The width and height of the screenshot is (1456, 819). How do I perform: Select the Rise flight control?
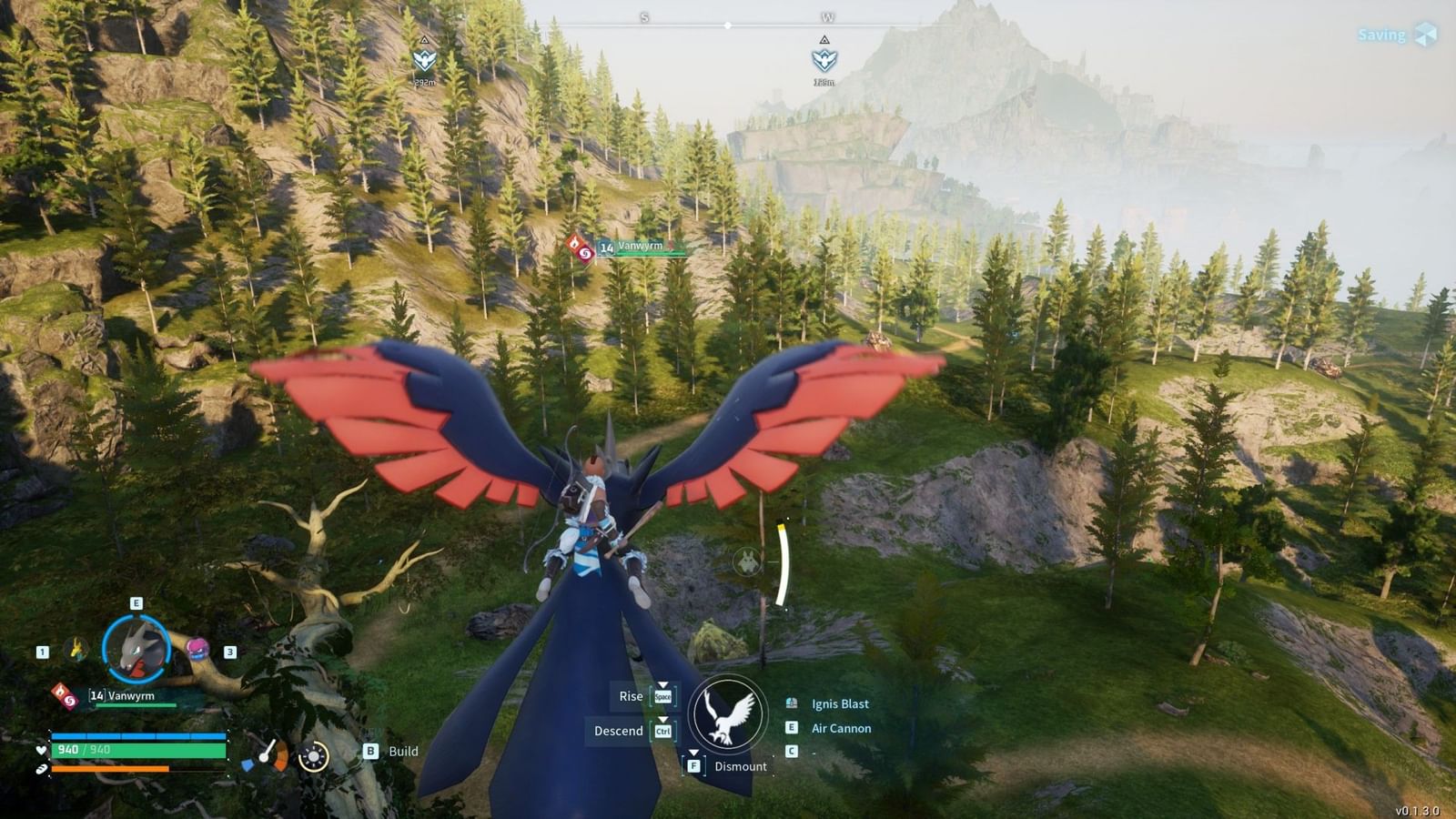pos(632,696)
